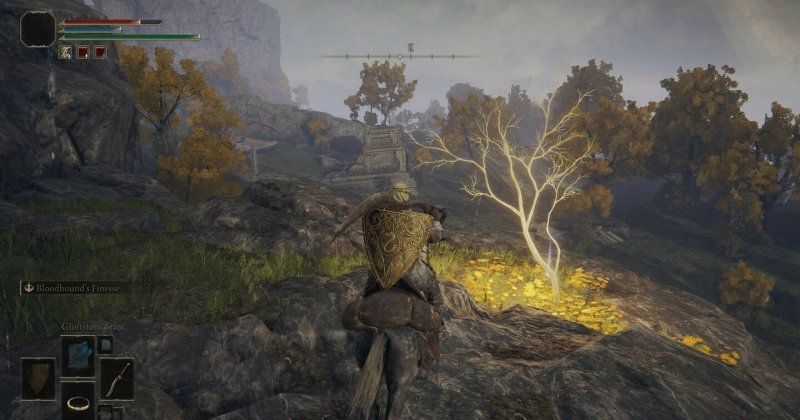Click the octagonal character portrait frame
Viewport: 800px width, 420px height.
point(38,28)
